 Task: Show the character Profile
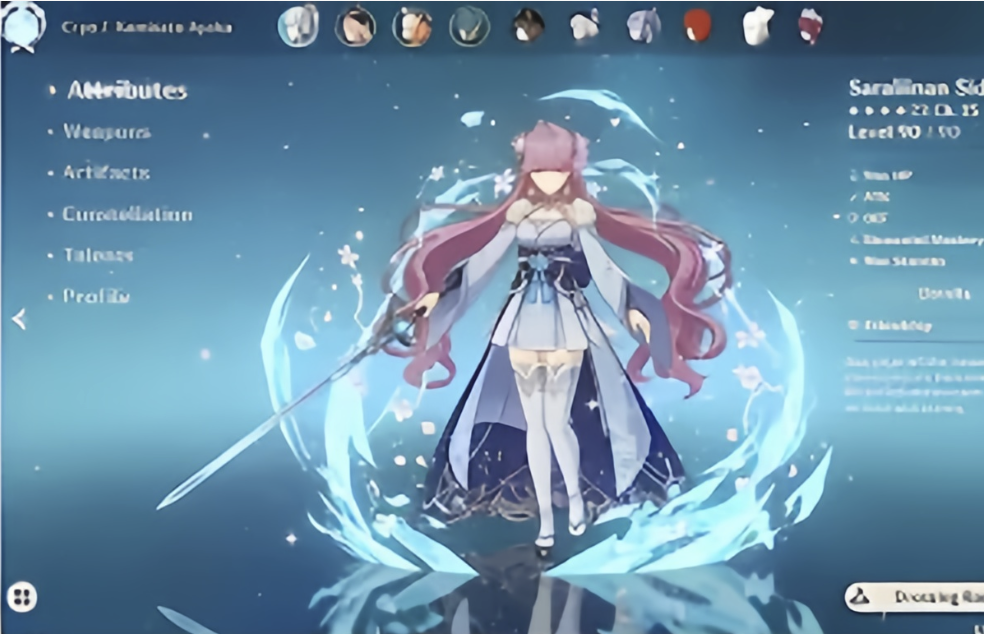96,296
